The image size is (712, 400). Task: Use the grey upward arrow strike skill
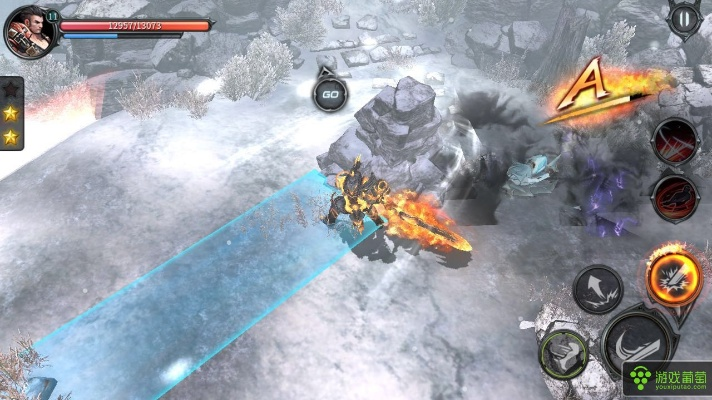click(598, 288)
